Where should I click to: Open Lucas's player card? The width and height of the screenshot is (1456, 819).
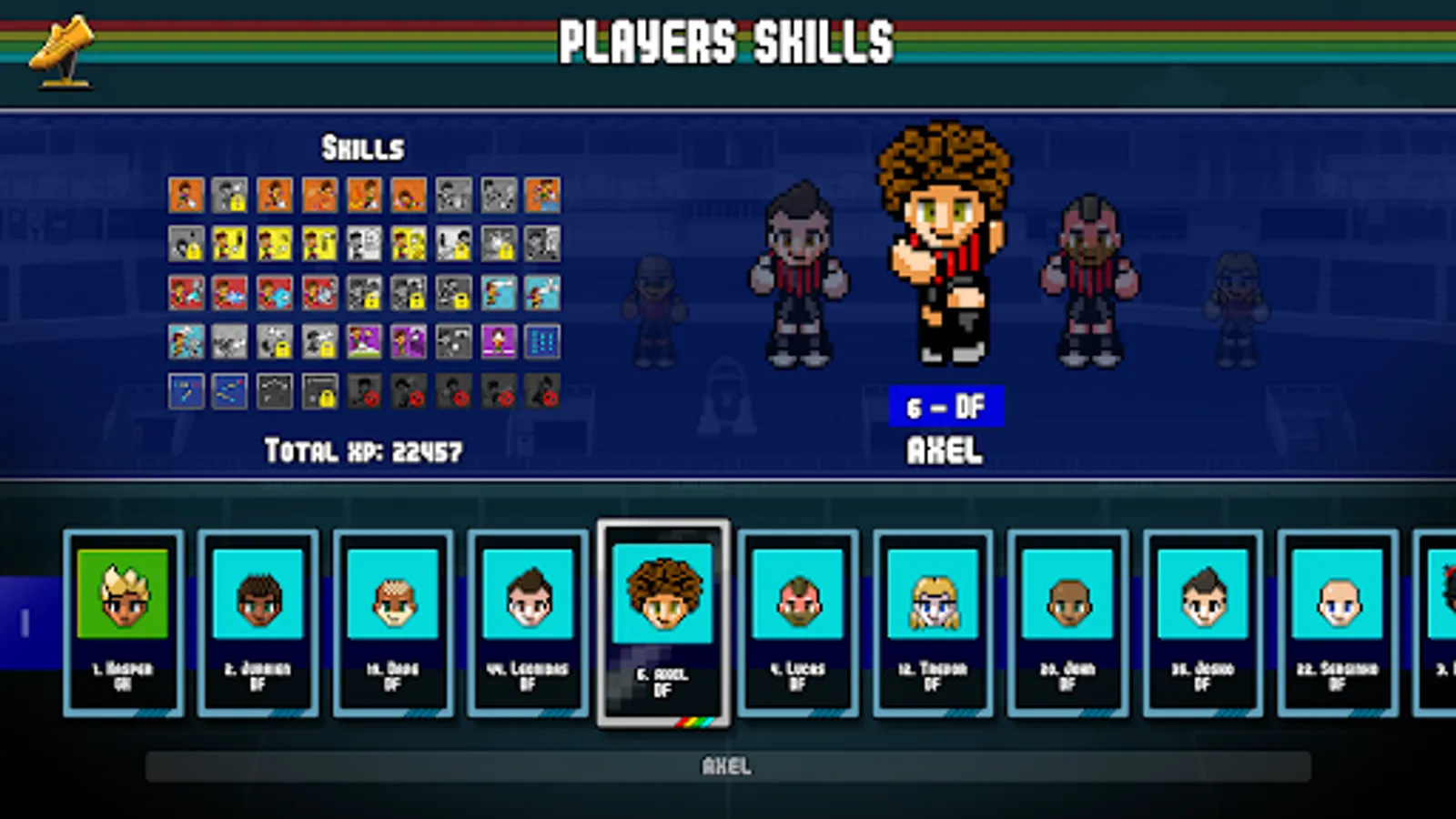798,623
